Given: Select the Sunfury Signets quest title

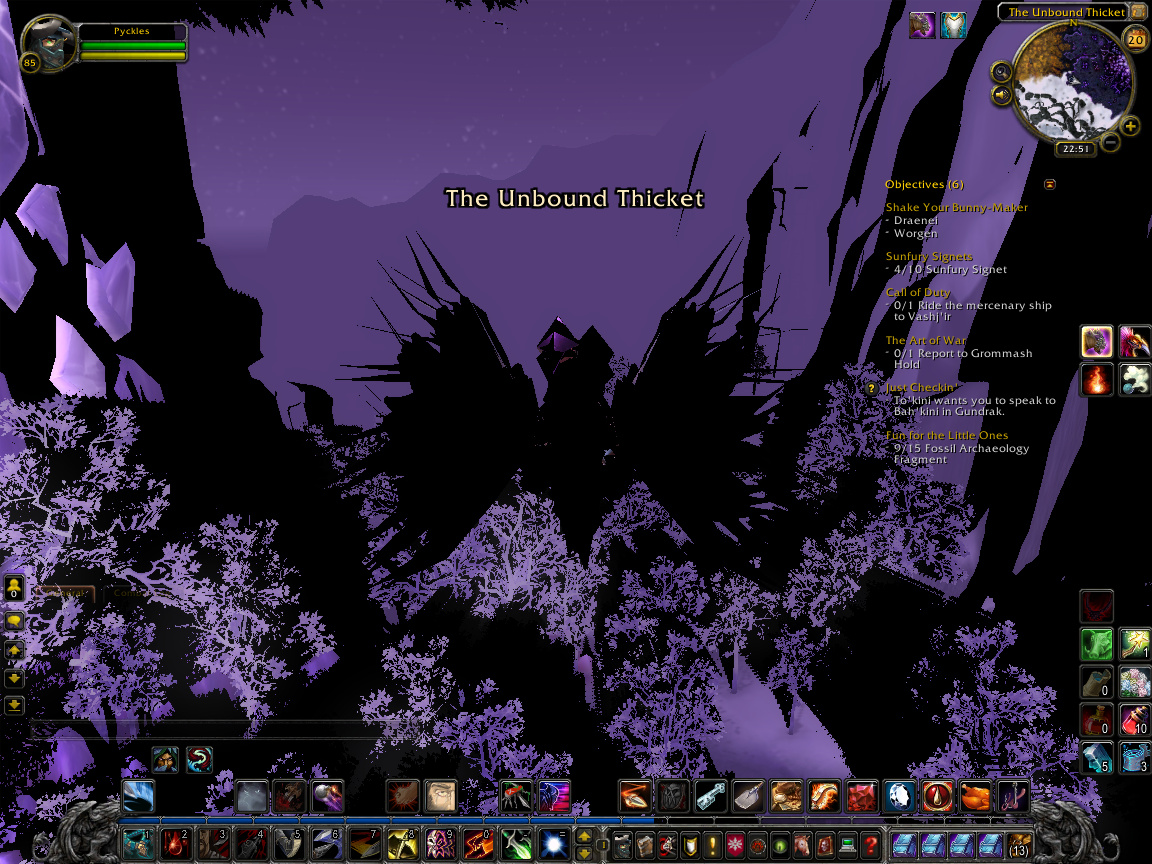Looking at the screenshot, I should tap(928, 256).
